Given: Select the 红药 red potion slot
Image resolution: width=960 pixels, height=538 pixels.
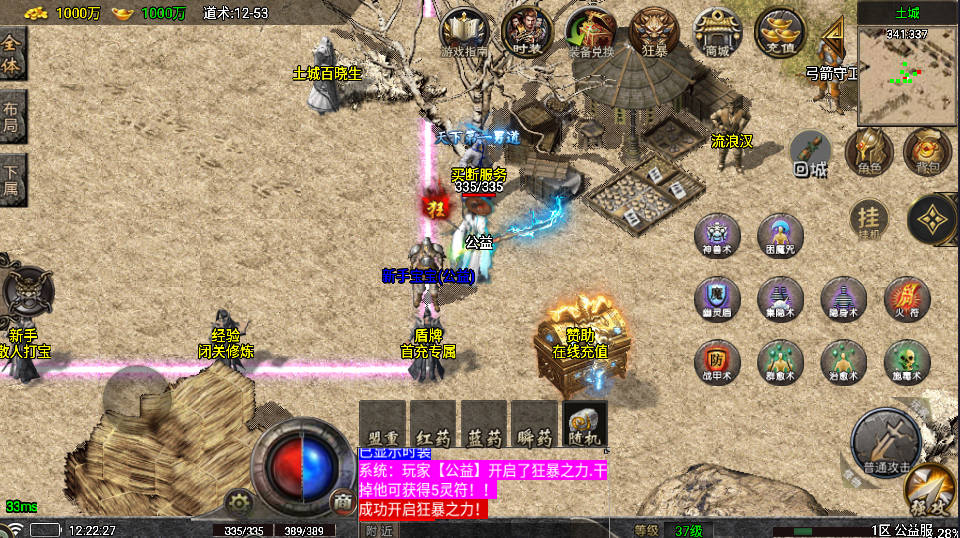Looking at the screenshot, I should click(434, 424).
